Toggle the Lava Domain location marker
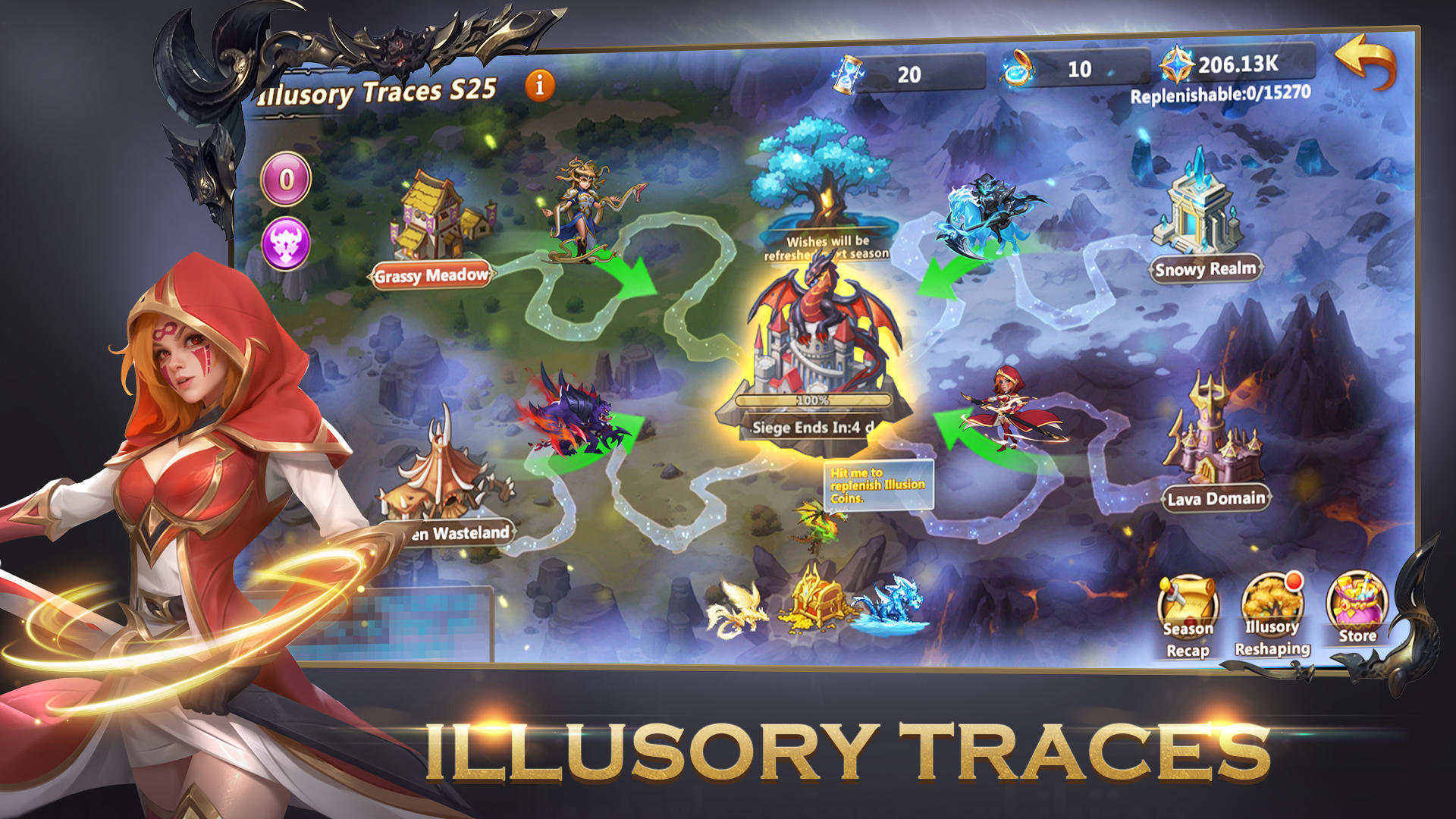Image resolution: width=1456 pixels, height=819 pixels. pos(1215,498)
